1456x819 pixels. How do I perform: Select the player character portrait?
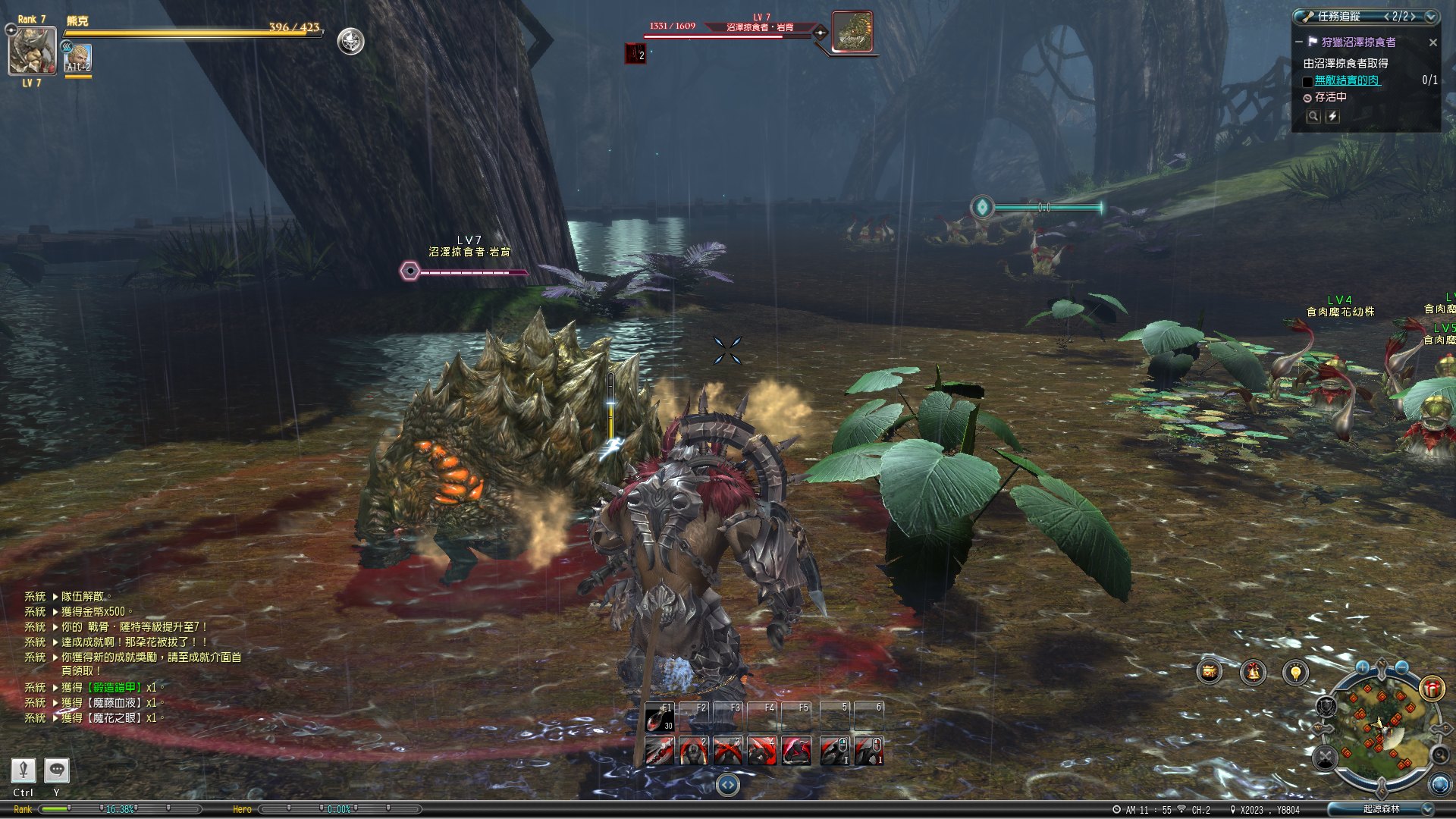click(x=32, y=51)
